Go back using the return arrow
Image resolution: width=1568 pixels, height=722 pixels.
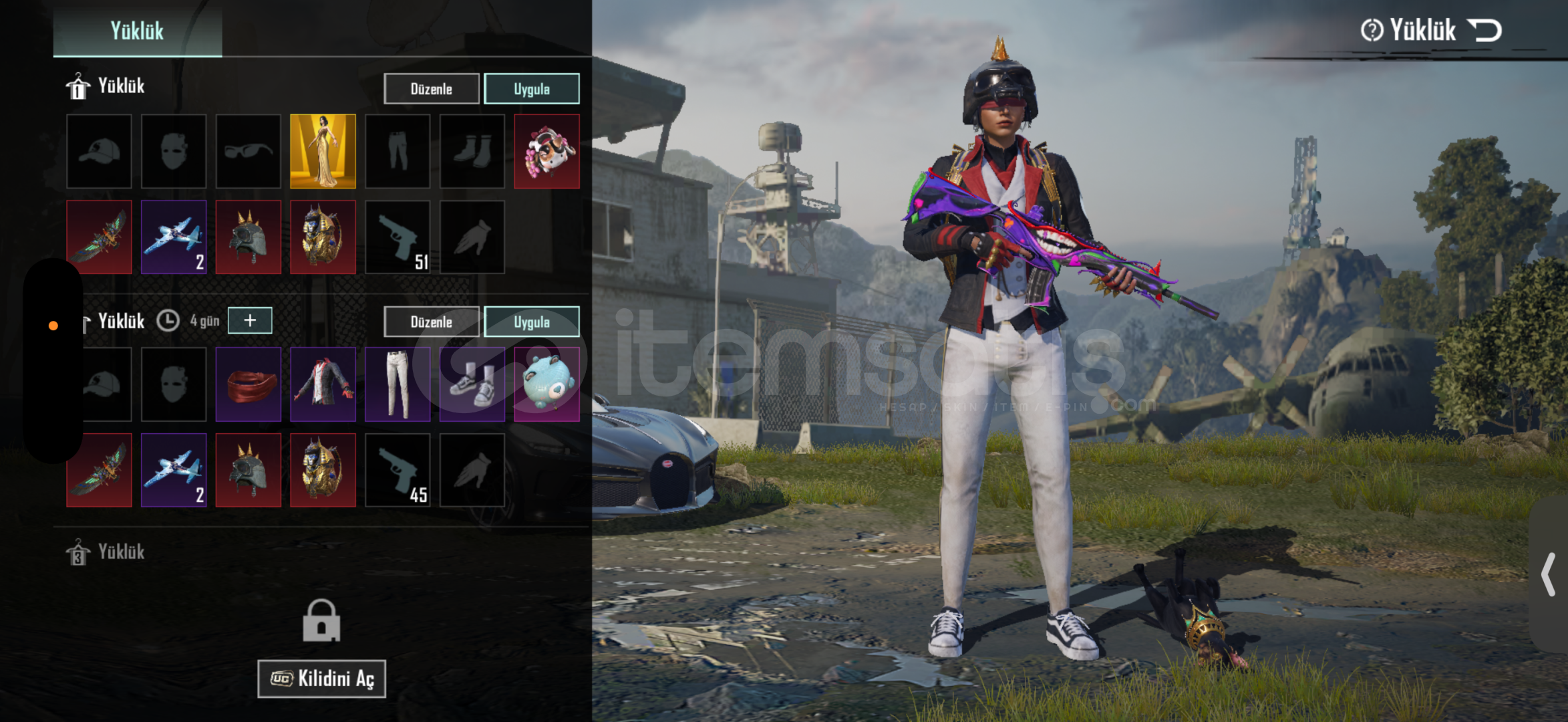(1484, 30)
